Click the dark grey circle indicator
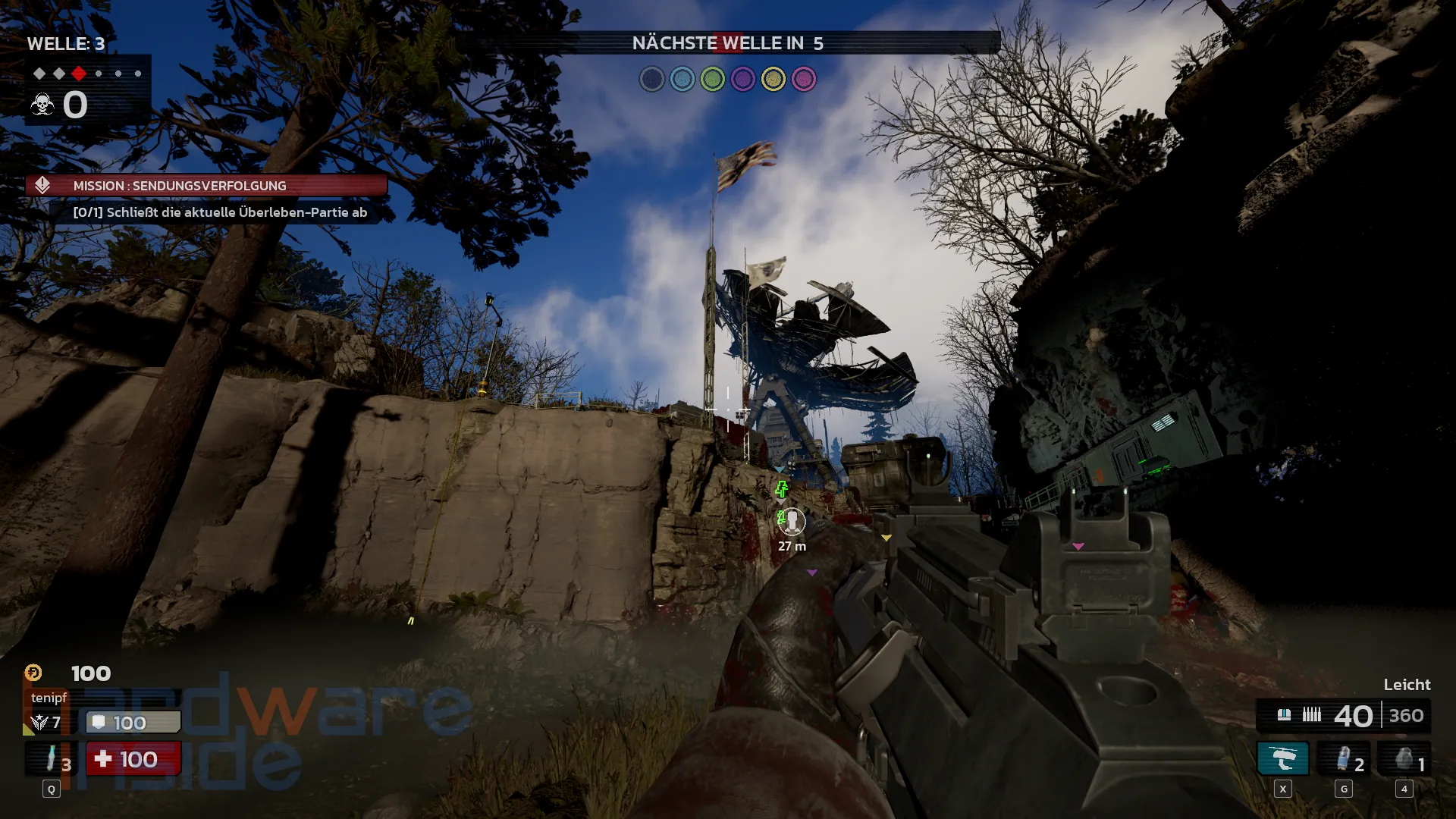The width and height of the screenshot is (1456, 819). [x=652, y=79]
